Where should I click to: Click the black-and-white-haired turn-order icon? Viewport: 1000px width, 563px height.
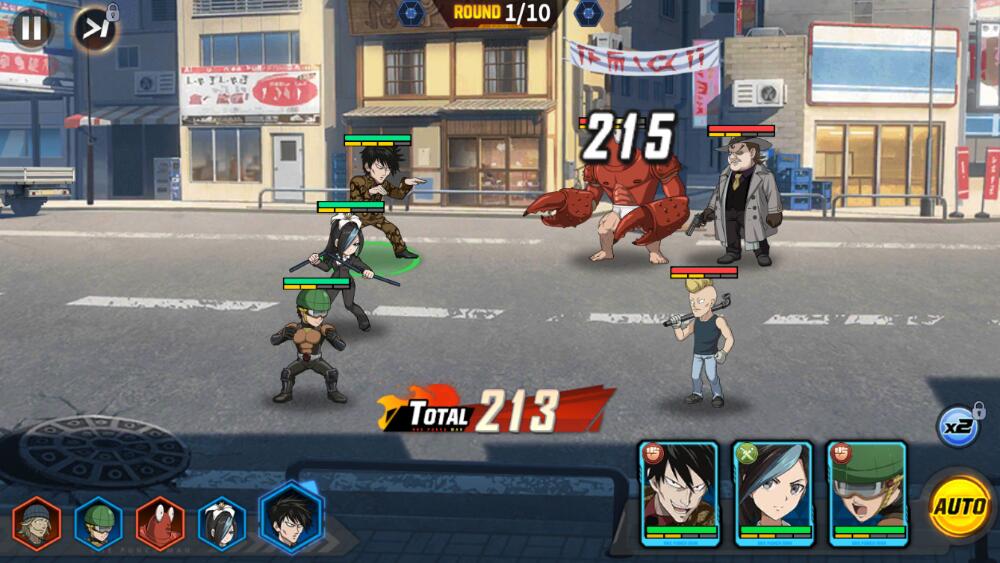[x=222, y=524]
